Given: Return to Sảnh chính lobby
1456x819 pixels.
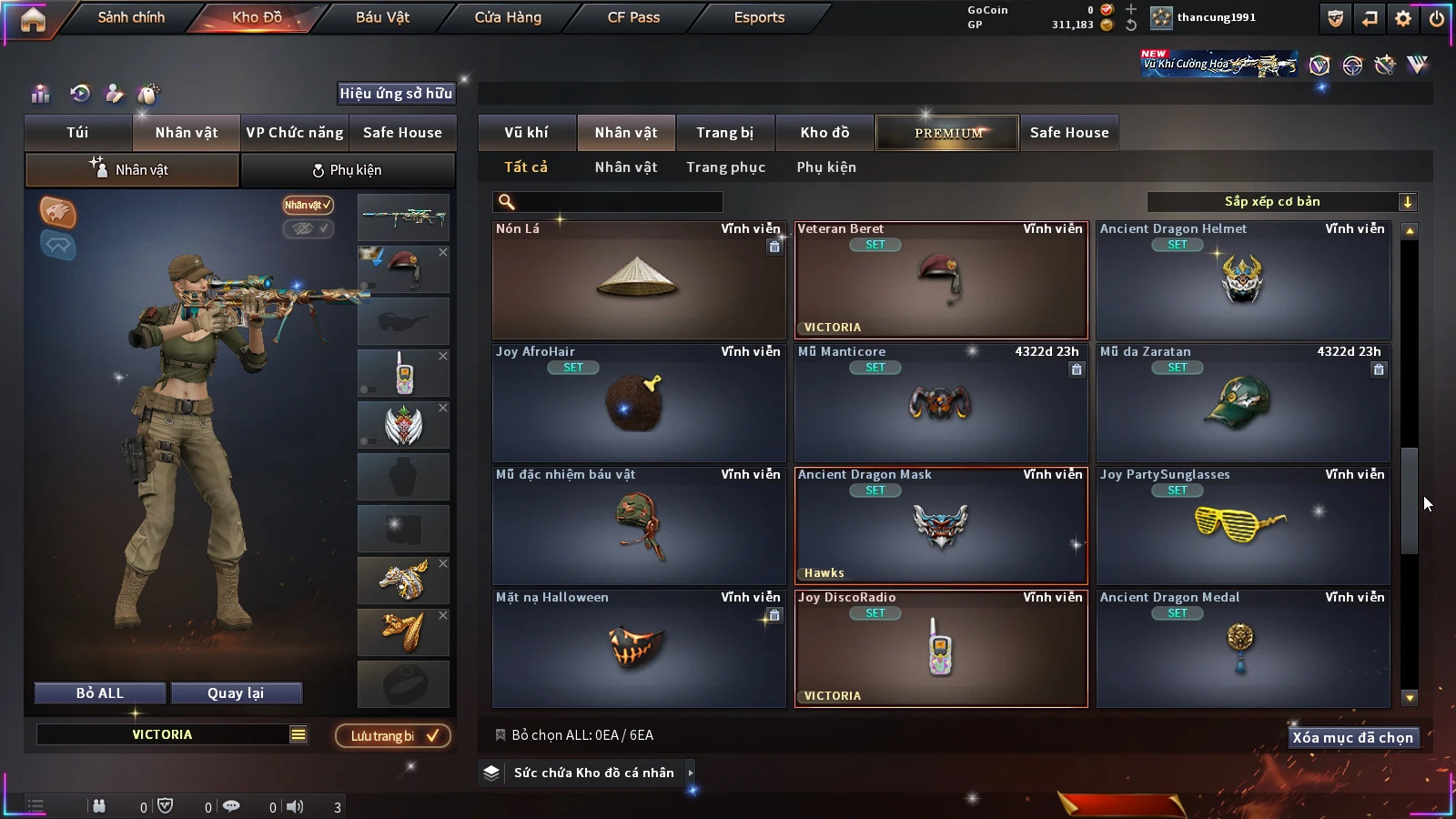Looking at the screenshot, I should 131,17.
